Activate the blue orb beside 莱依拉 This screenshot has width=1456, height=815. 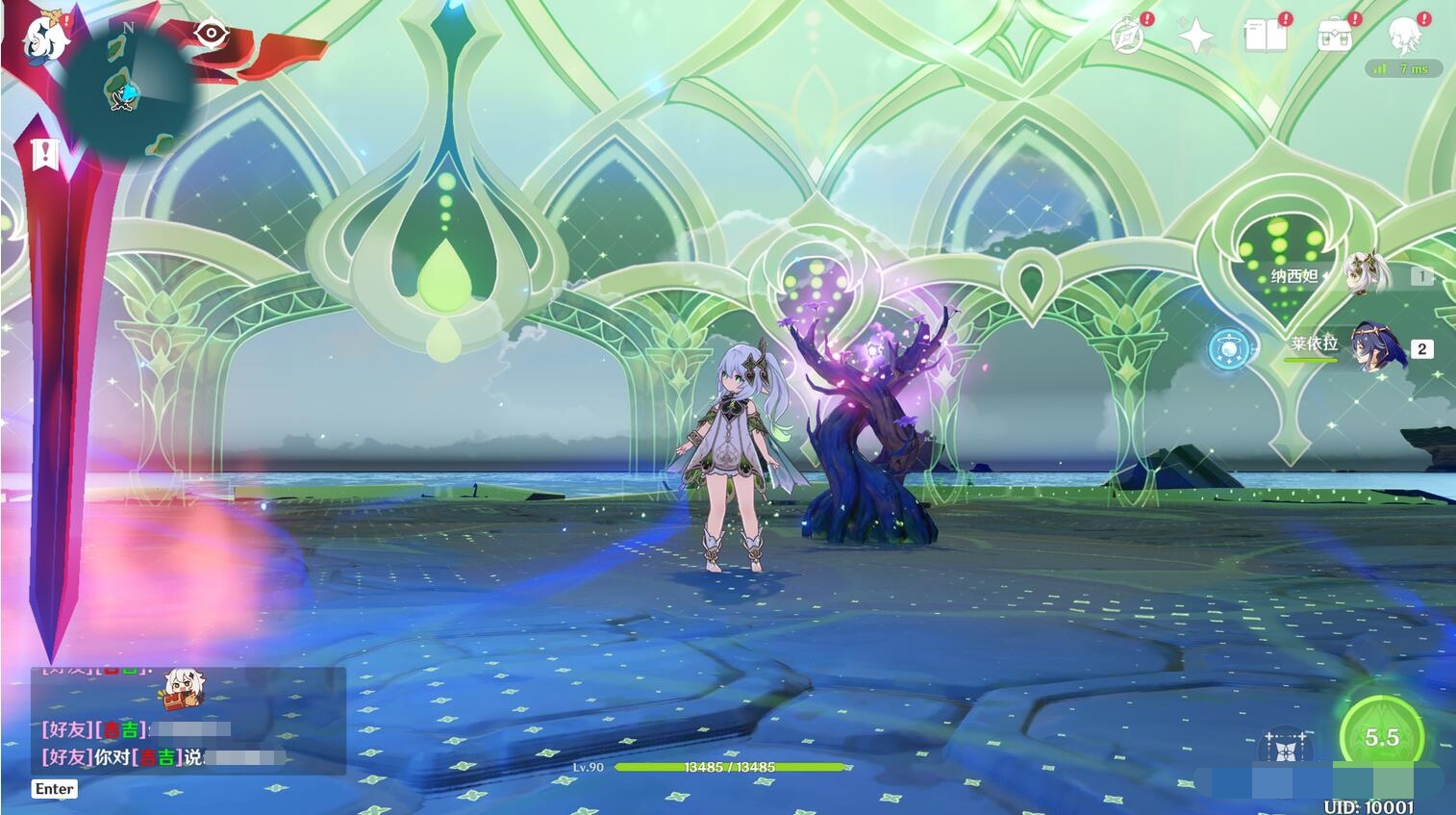1232,347
